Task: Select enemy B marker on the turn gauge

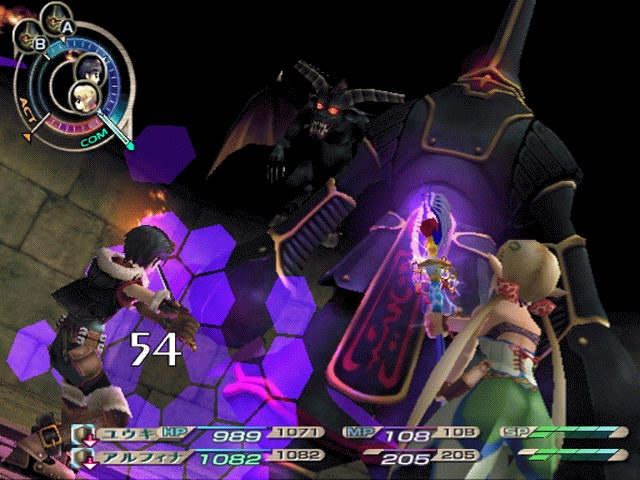Action: pos(39,44)
